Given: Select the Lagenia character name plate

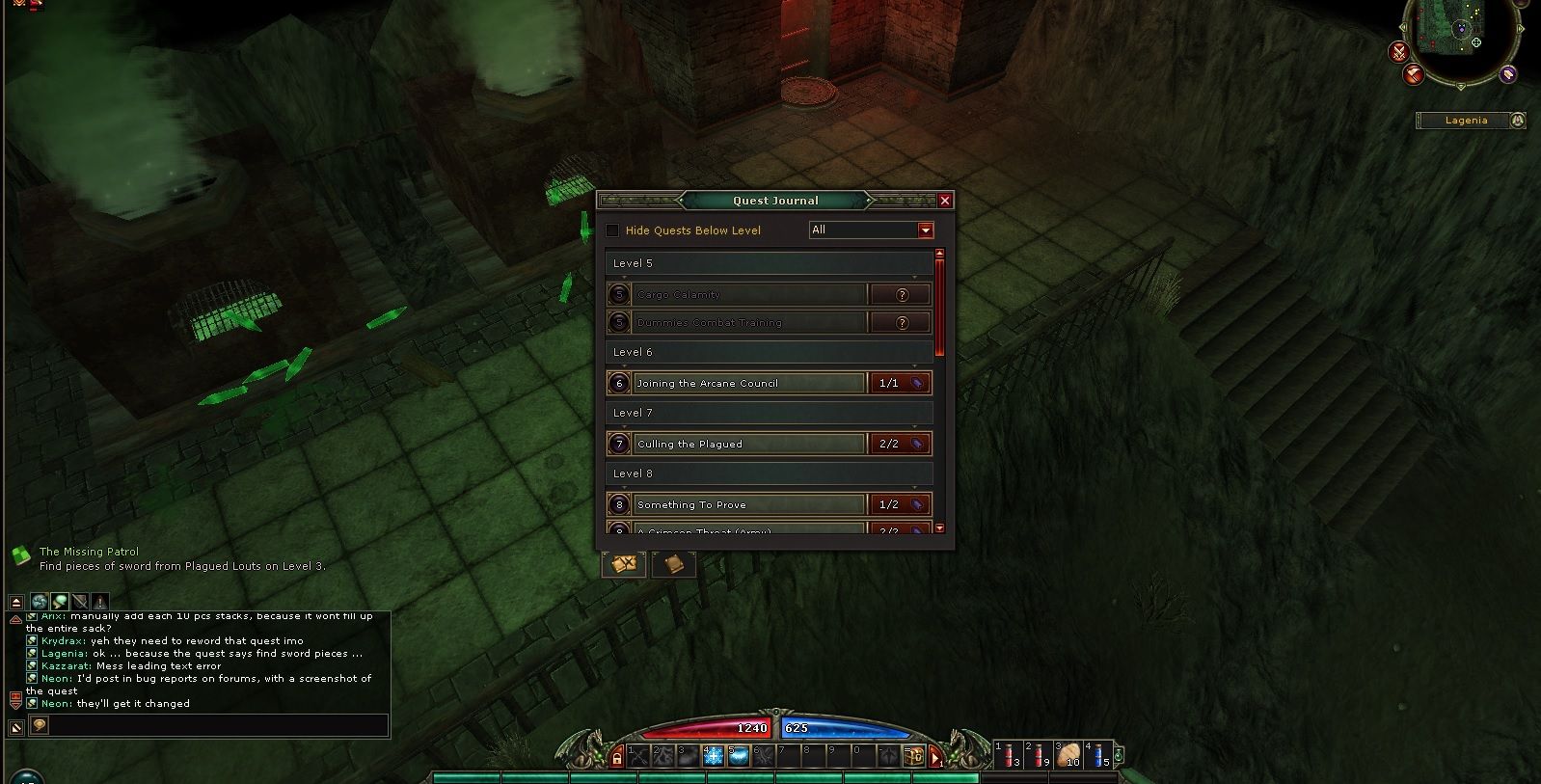Looking at the screenshot, I should pos(1466,121).
